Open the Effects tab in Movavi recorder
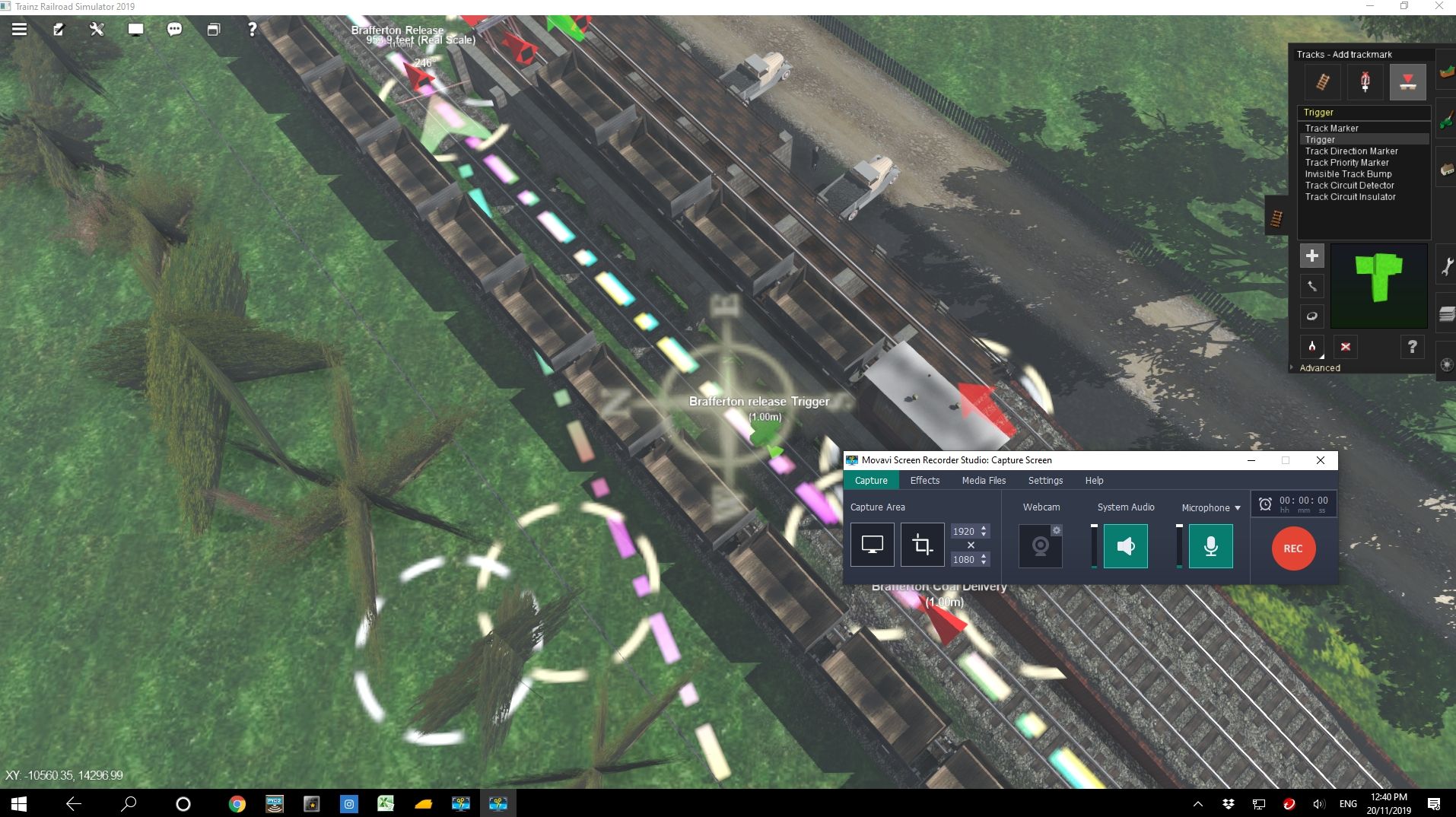This screenshot has width=1456, height=817. [924, 481]
